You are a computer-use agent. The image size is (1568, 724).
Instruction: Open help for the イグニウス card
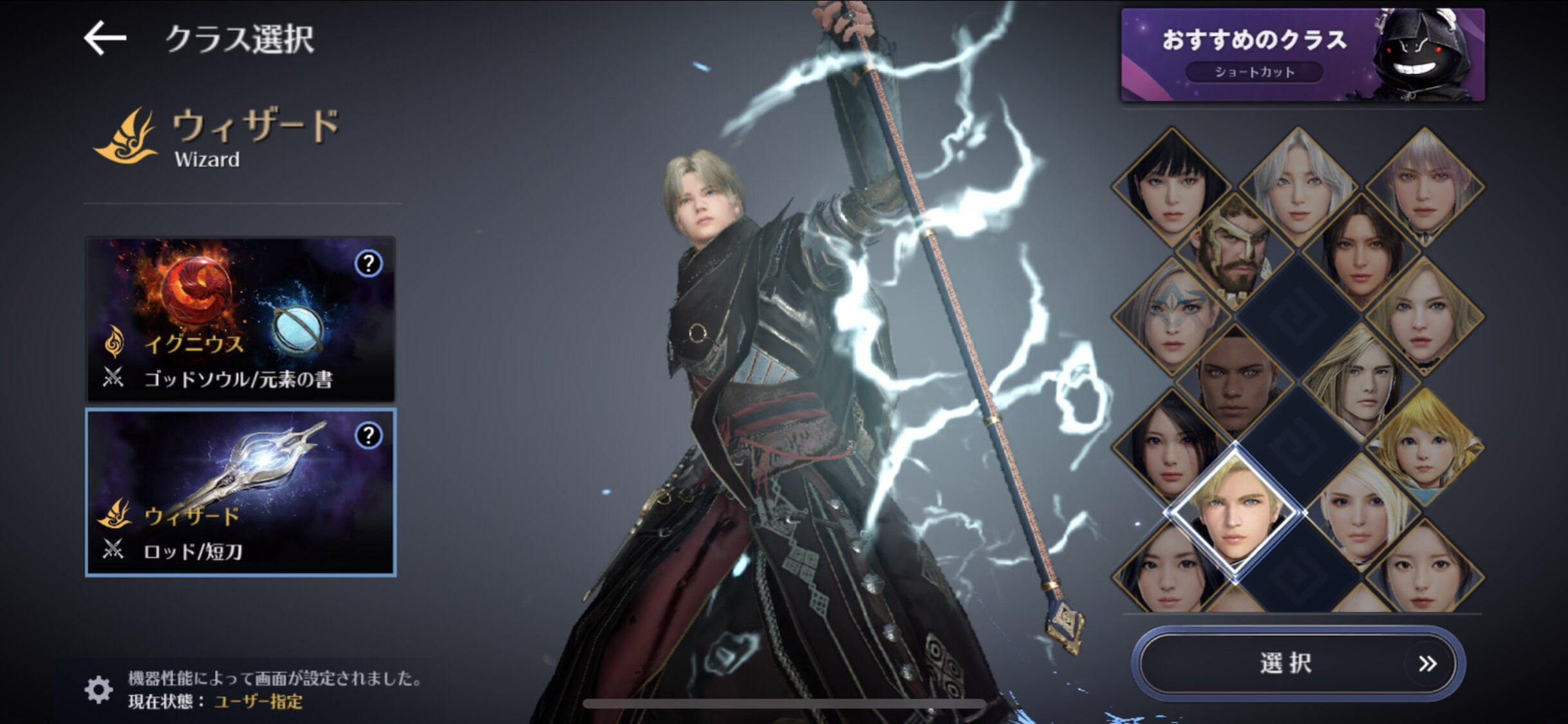368,263
